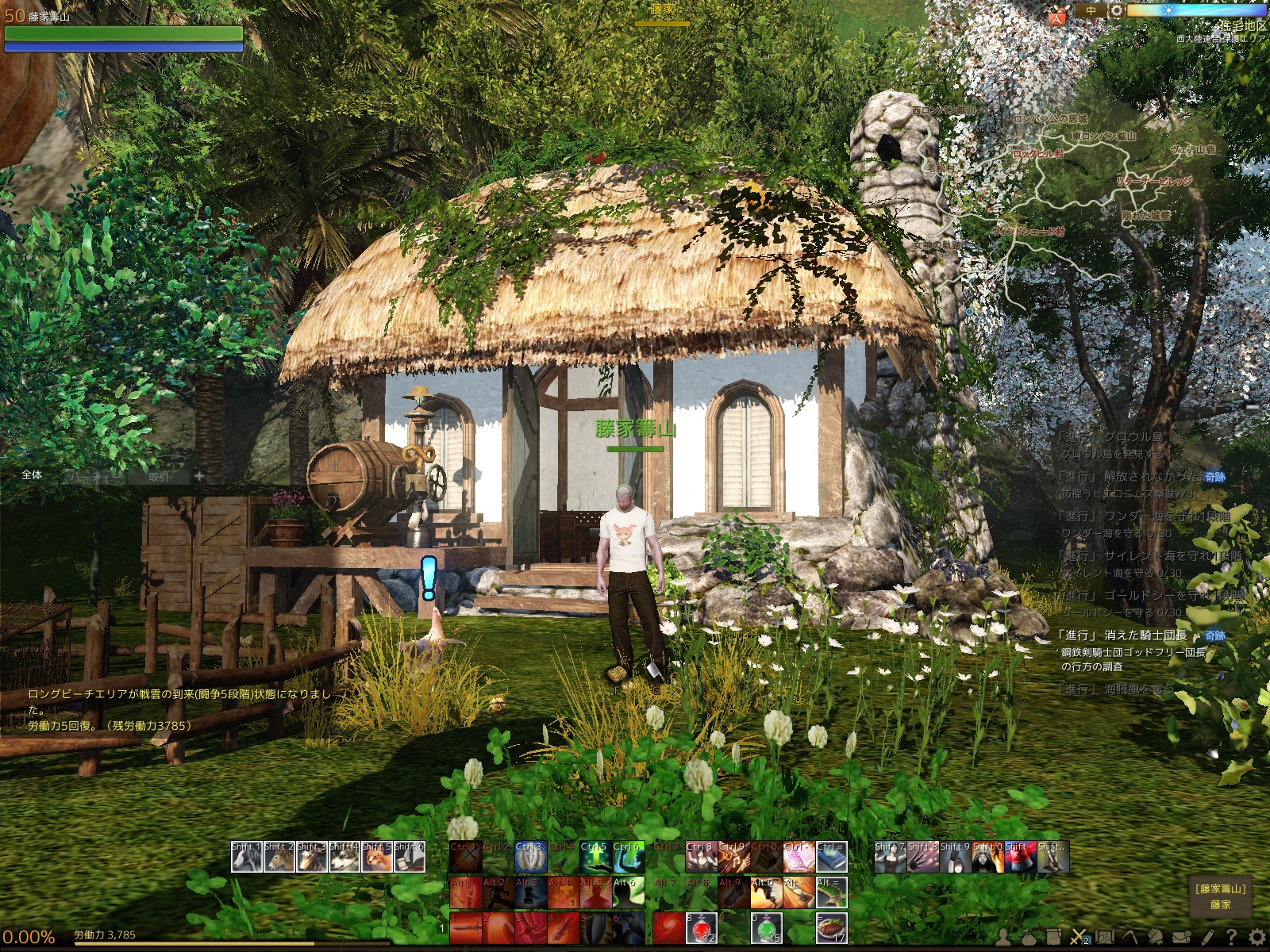
Task: Open the mail envelope icon
Action: 1181,938
